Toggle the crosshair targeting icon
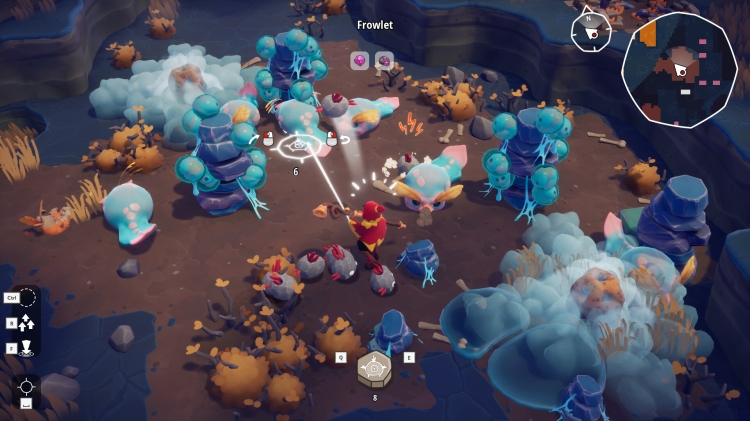Image resolution: width=750 pixels, height=422 pixels. [27, 387]
